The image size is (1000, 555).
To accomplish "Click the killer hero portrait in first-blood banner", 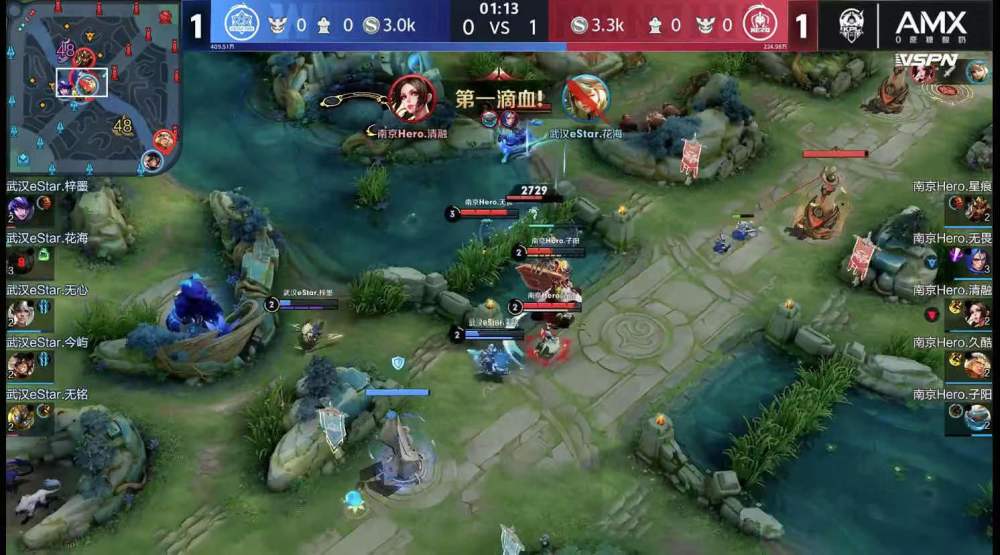I will (412, 98).
